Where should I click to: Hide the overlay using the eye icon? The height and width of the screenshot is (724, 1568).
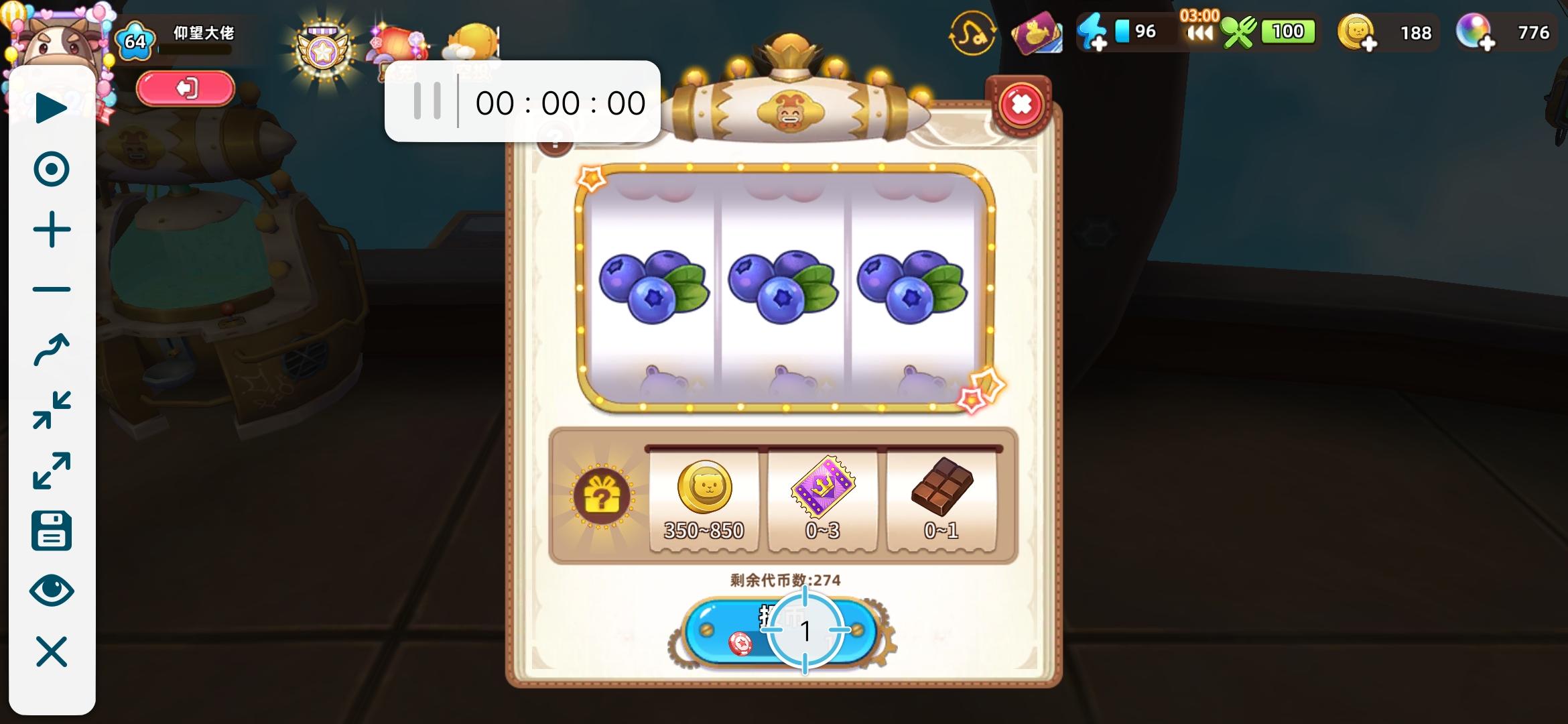(x=52, y=591)
